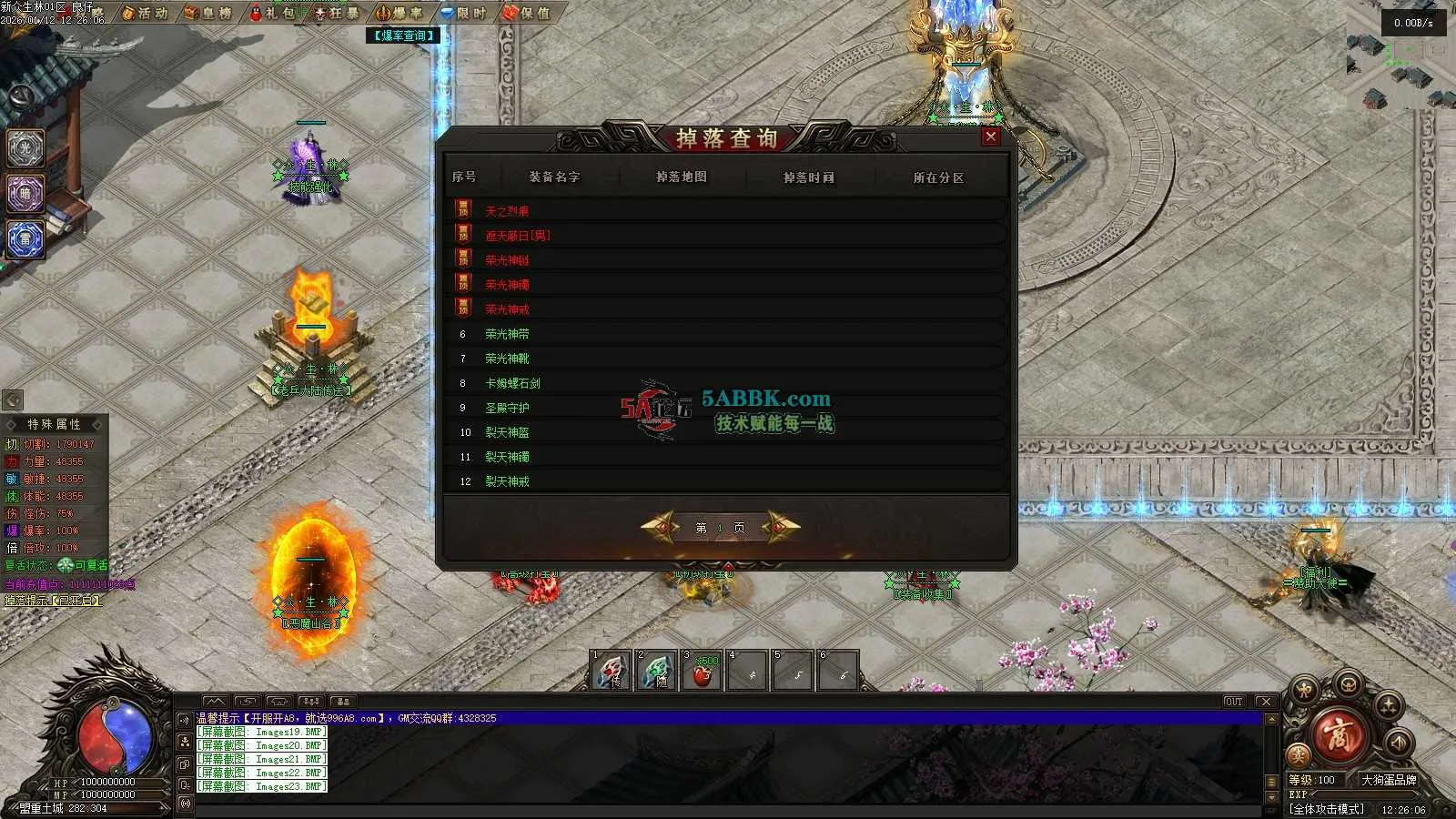Open the 保值 menu button
1456x819 pixels.
[527, 13]
